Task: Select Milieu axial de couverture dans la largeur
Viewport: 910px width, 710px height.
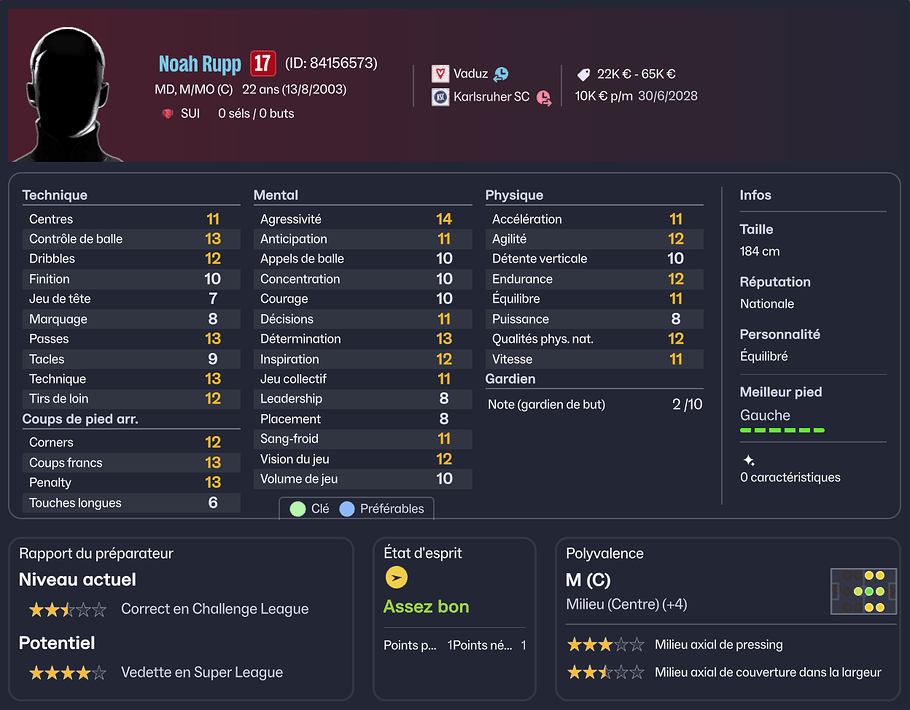Action: (767, 672)
